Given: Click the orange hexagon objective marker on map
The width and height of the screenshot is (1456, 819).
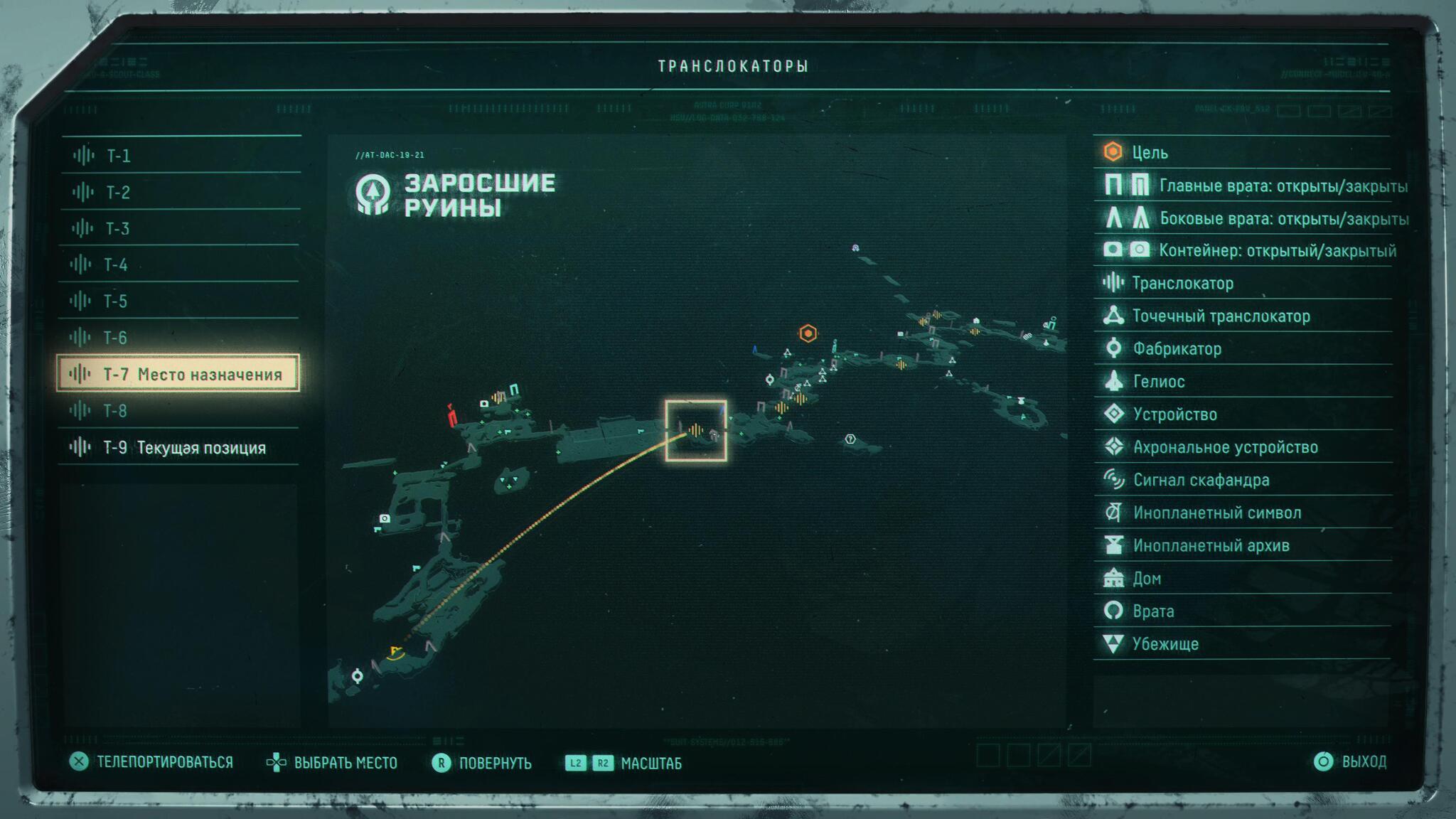Looking at the screenshot, I should 808,333.
